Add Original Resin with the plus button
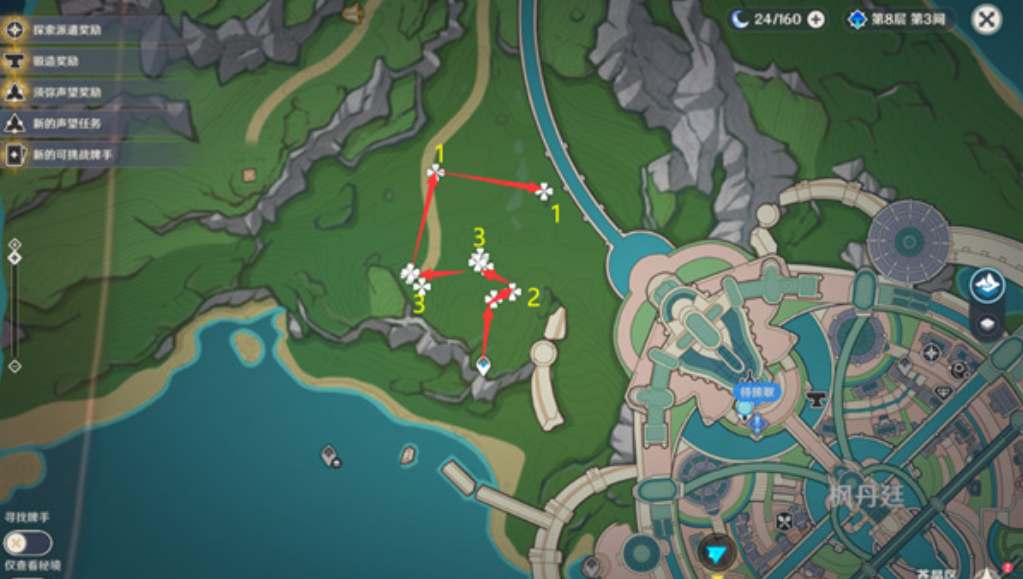 [x=816, y=19]
